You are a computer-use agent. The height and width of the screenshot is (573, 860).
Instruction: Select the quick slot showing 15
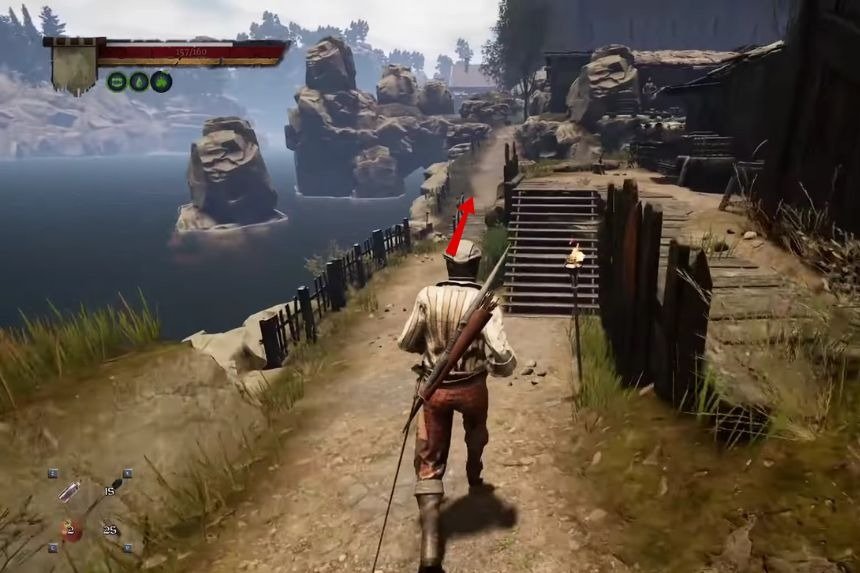(108, 490)
